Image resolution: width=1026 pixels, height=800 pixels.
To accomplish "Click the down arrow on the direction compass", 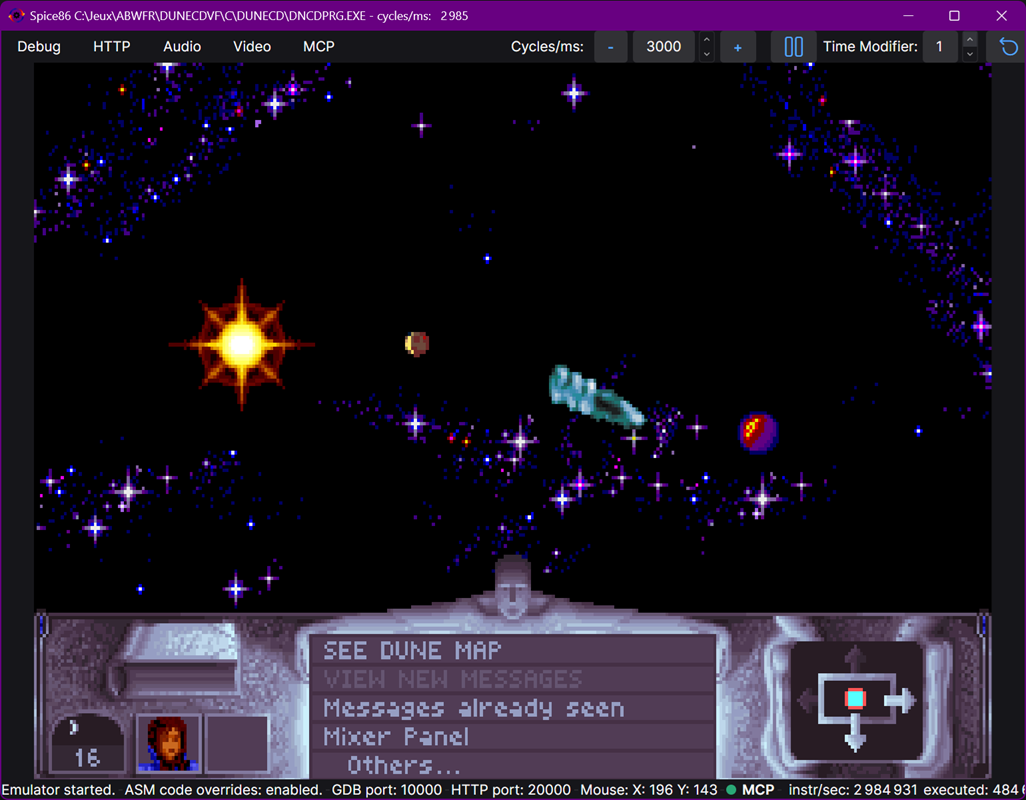I will click(855, 740).
